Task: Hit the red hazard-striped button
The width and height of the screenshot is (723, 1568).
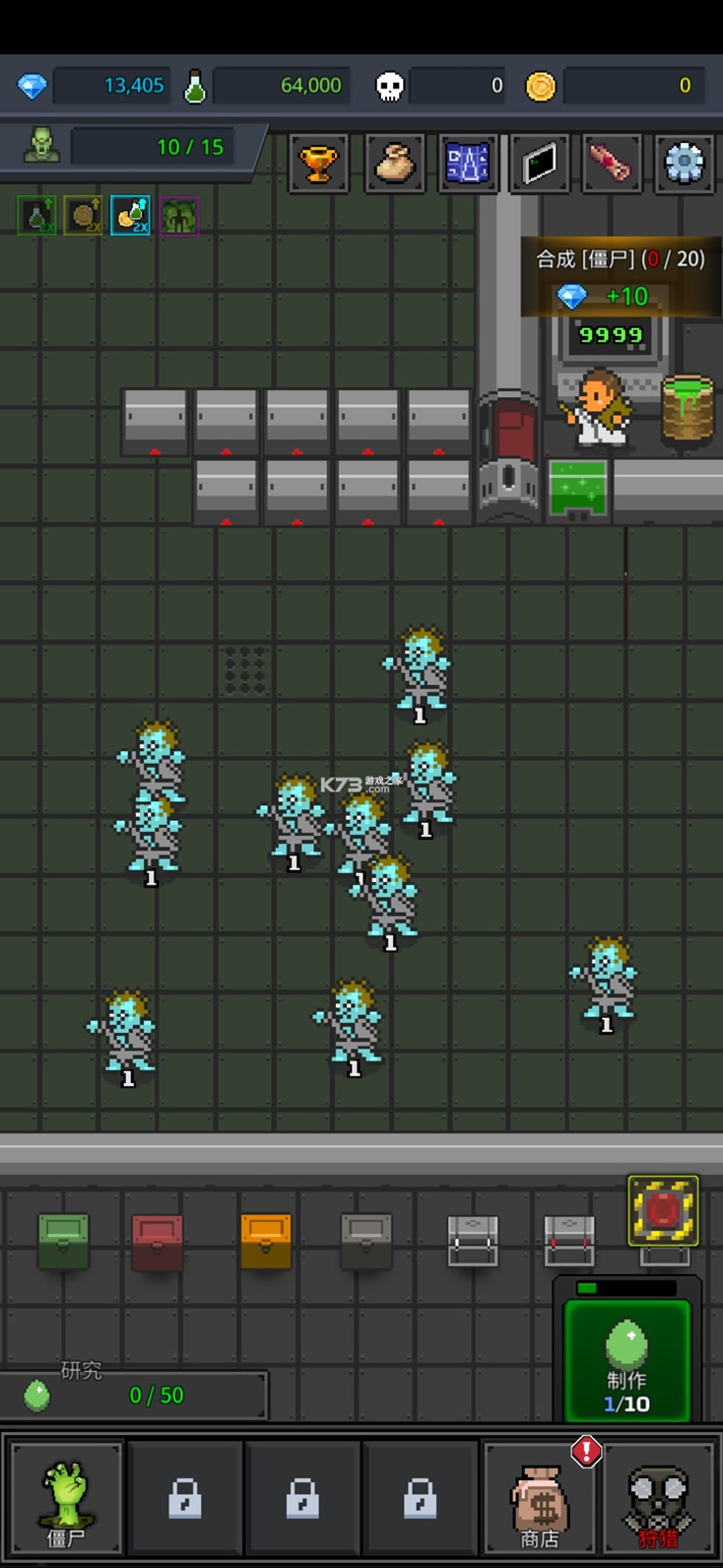Action: [663, 1210]
